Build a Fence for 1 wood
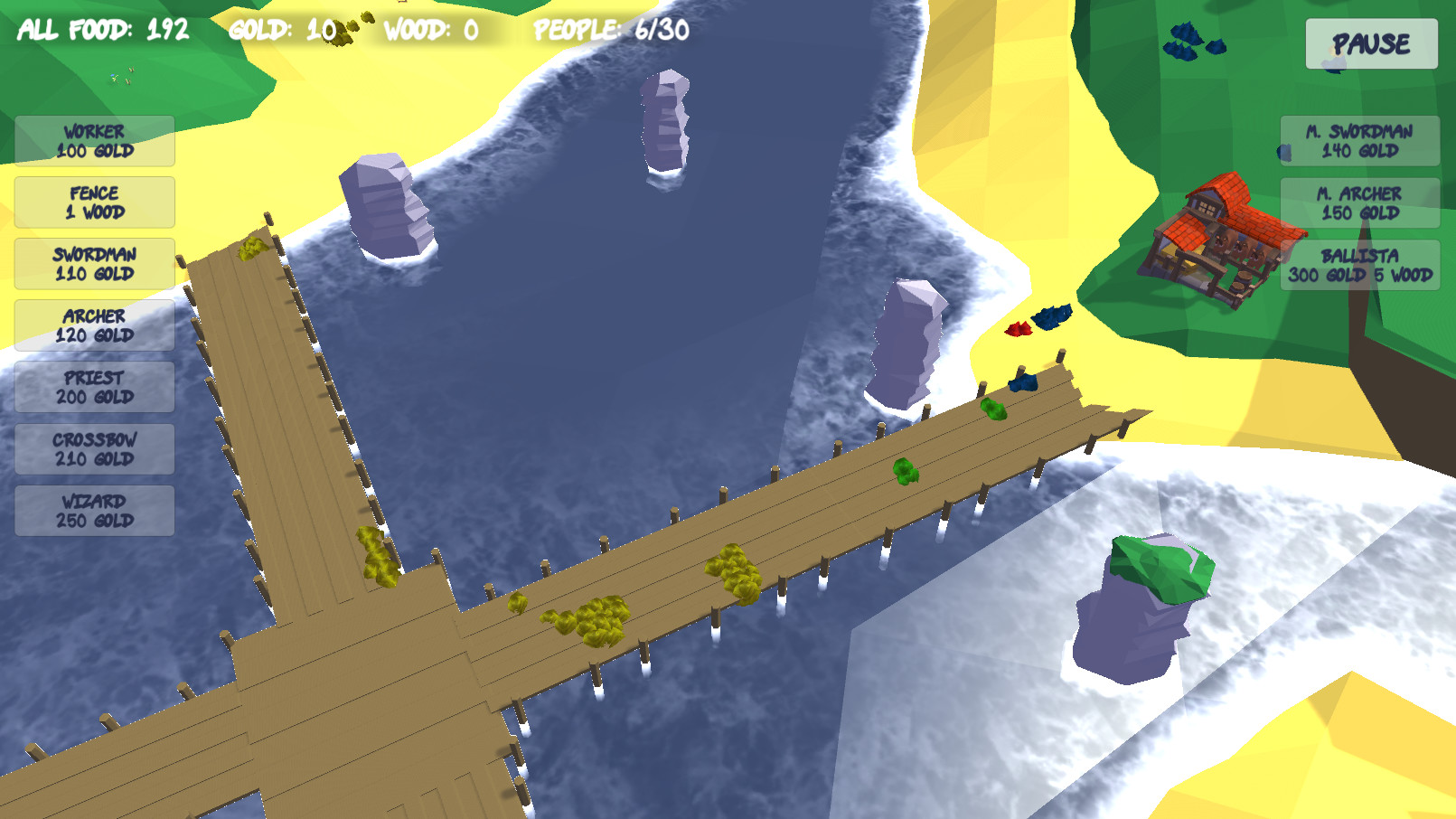This screenshot has width=1456, height=819. pos(93,202)
